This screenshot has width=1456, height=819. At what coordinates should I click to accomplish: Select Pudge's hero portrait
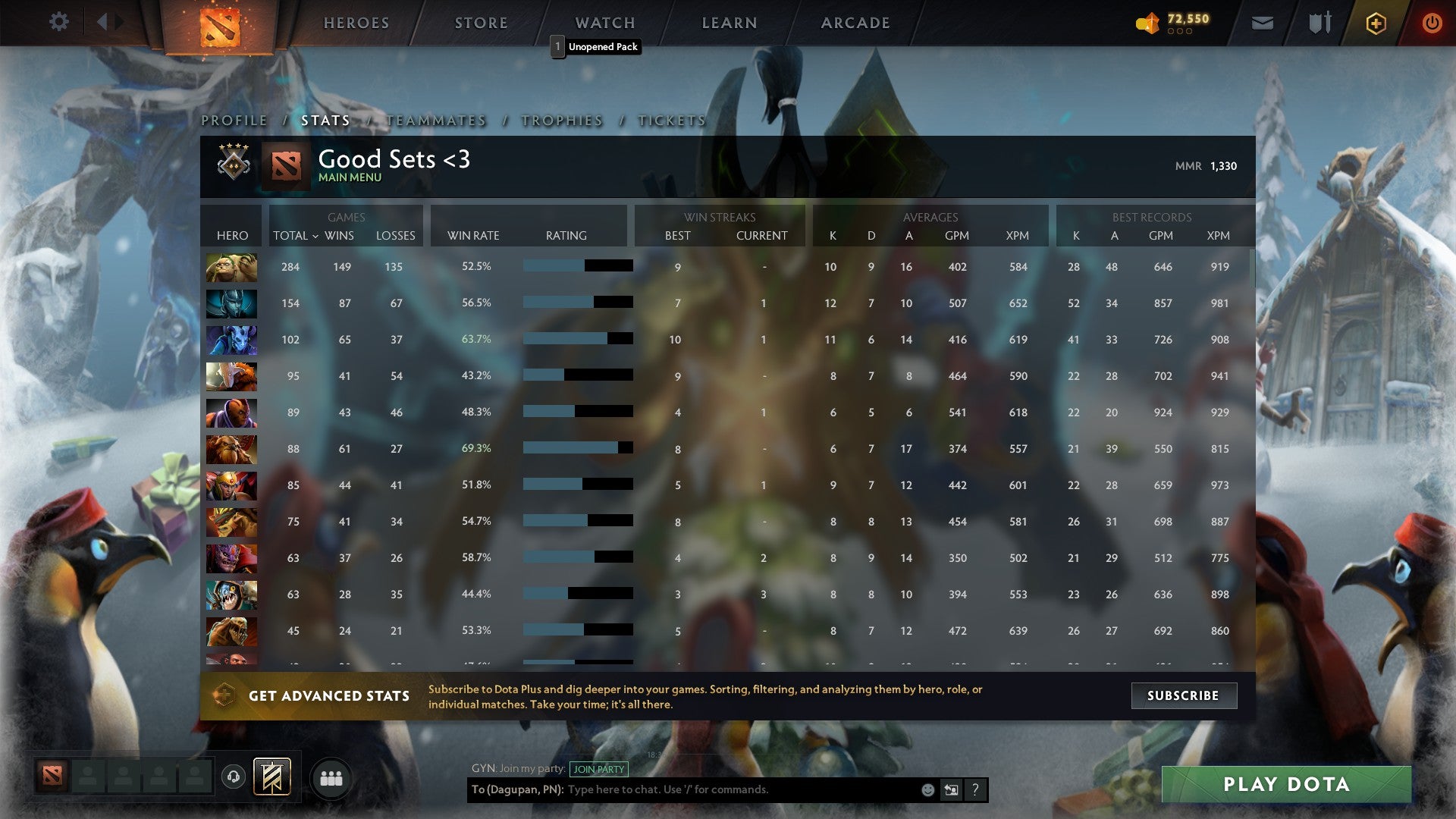(231, 266)
